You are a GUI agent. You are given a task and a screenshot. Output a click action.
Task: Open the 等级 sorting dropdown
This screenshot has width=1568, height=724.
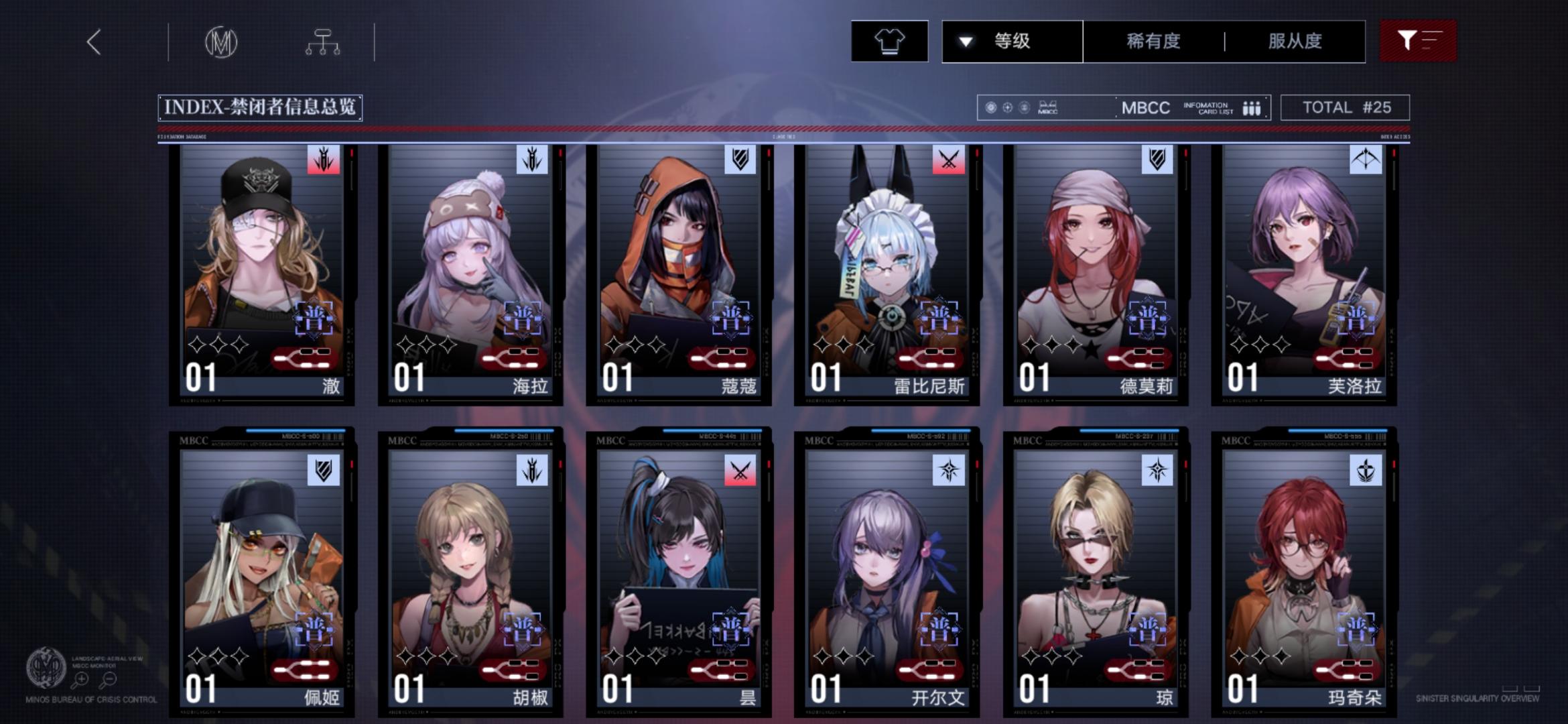point(1012,41)
